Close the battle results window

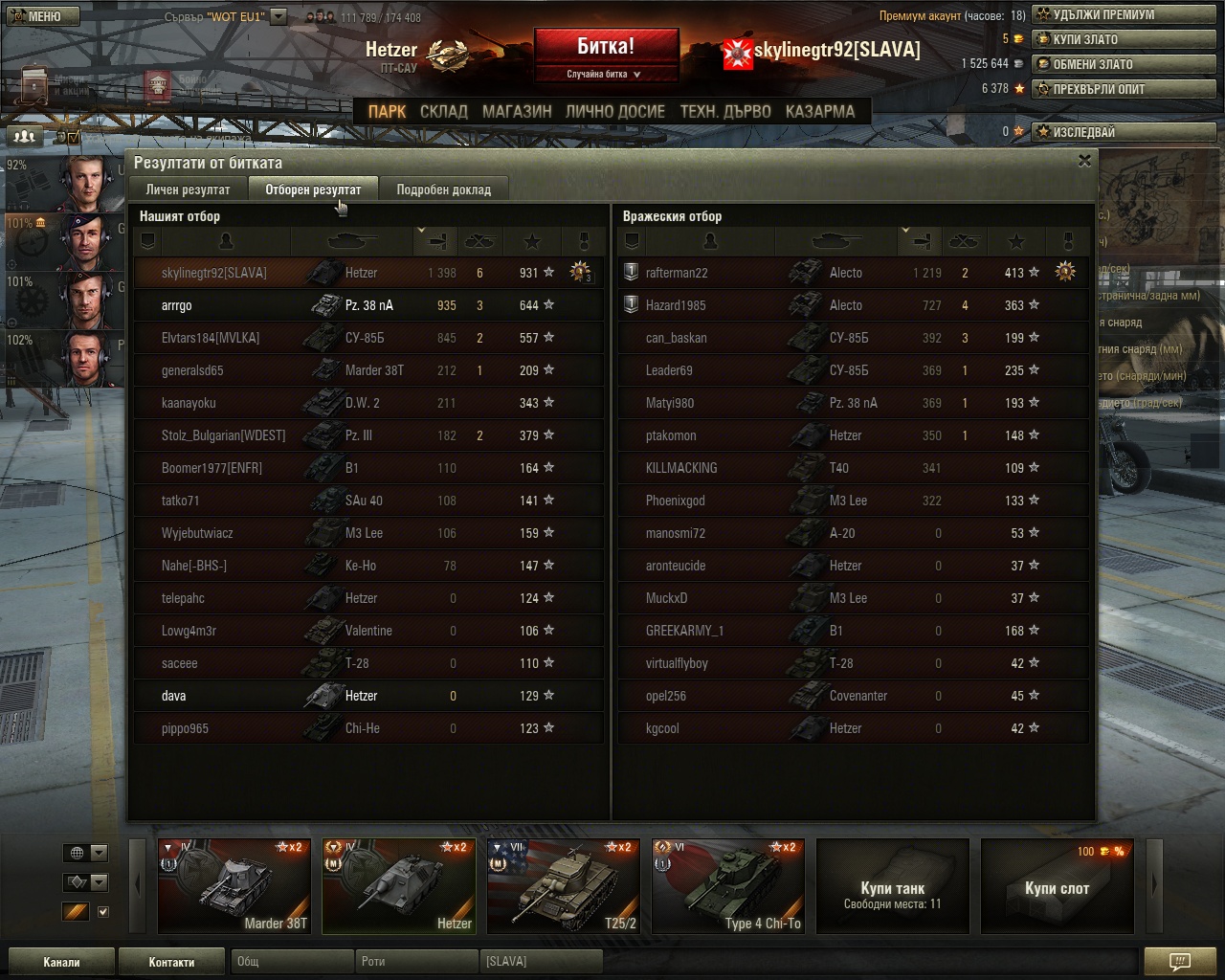1084,161
